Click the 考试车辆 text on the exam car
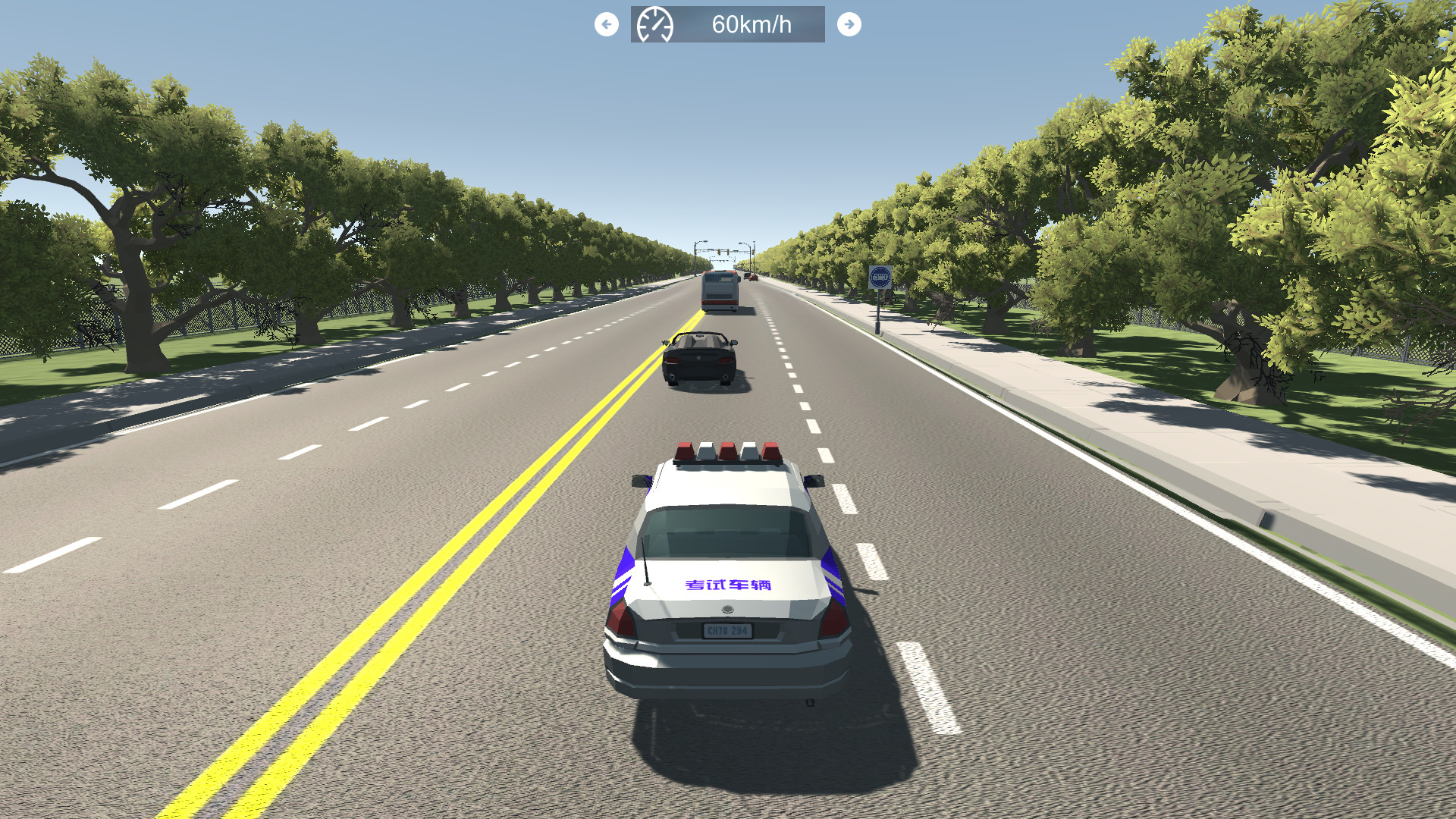This screenshot has width=1456, height=819. point(726,586)
